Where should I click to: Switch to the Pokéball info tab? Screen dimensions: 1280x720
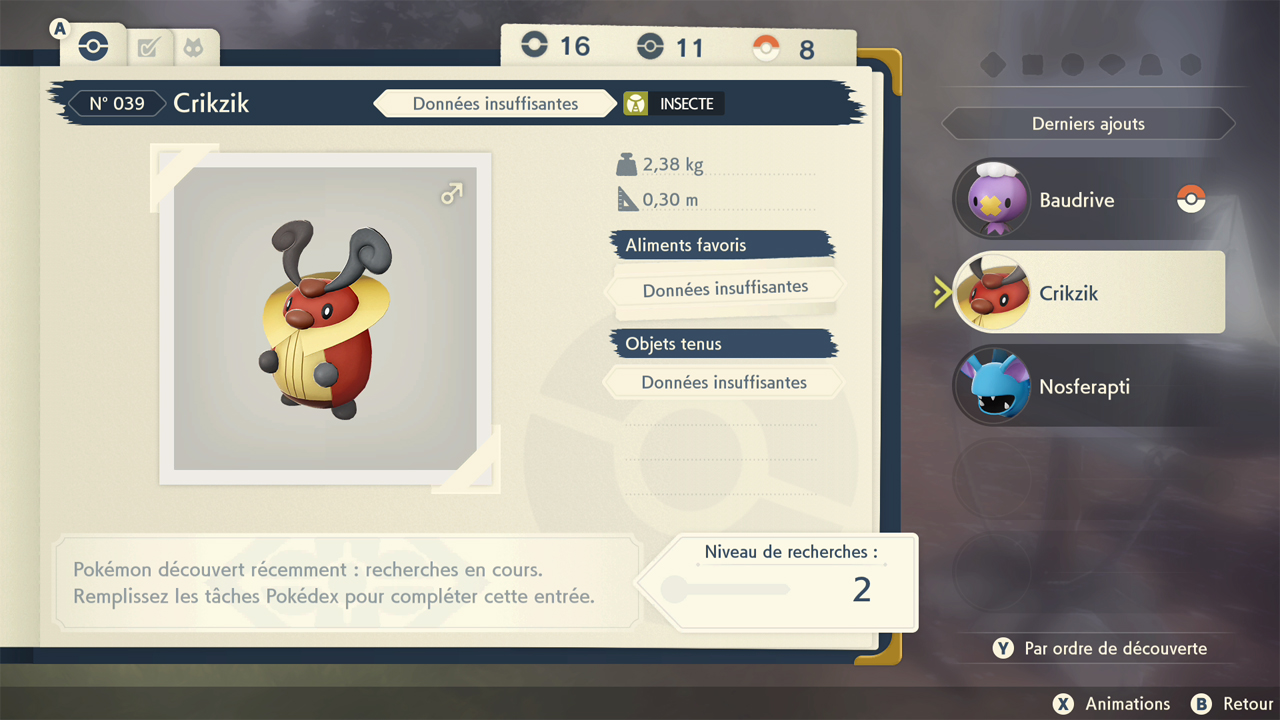pyautogui.click(x=93, y=46)
